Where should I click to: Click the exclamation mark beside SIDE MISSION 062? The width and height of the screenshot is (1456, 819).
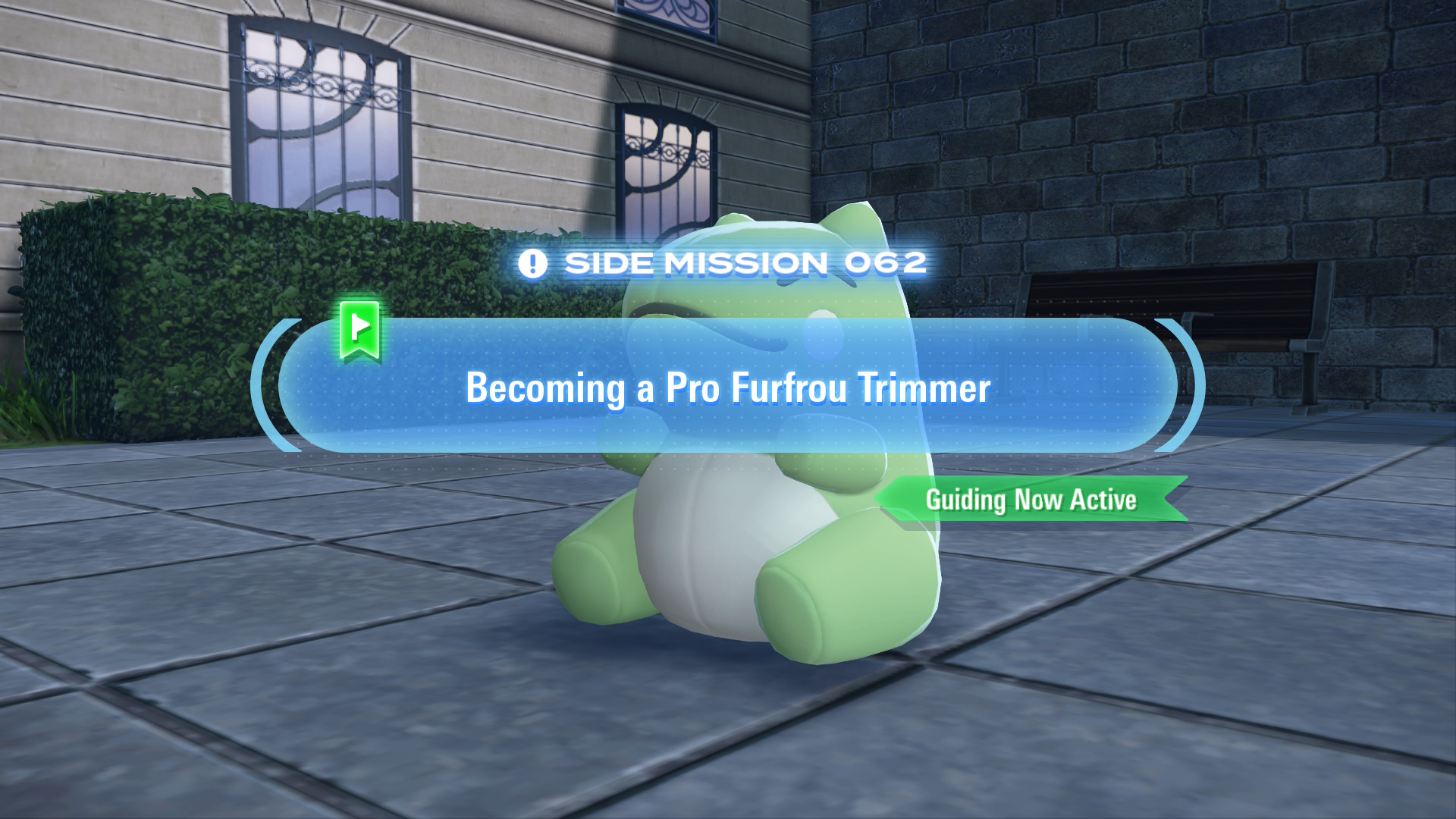pos(533,263)
